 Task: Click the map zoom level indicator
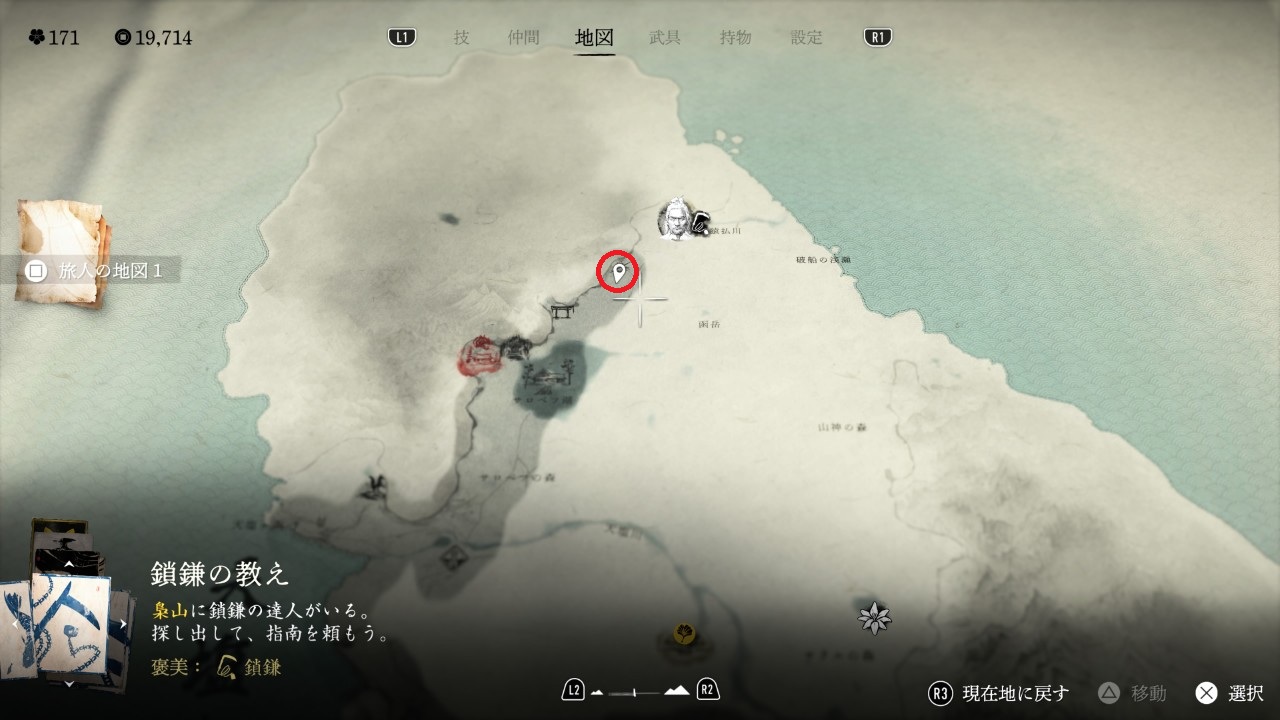pos(640,691)
